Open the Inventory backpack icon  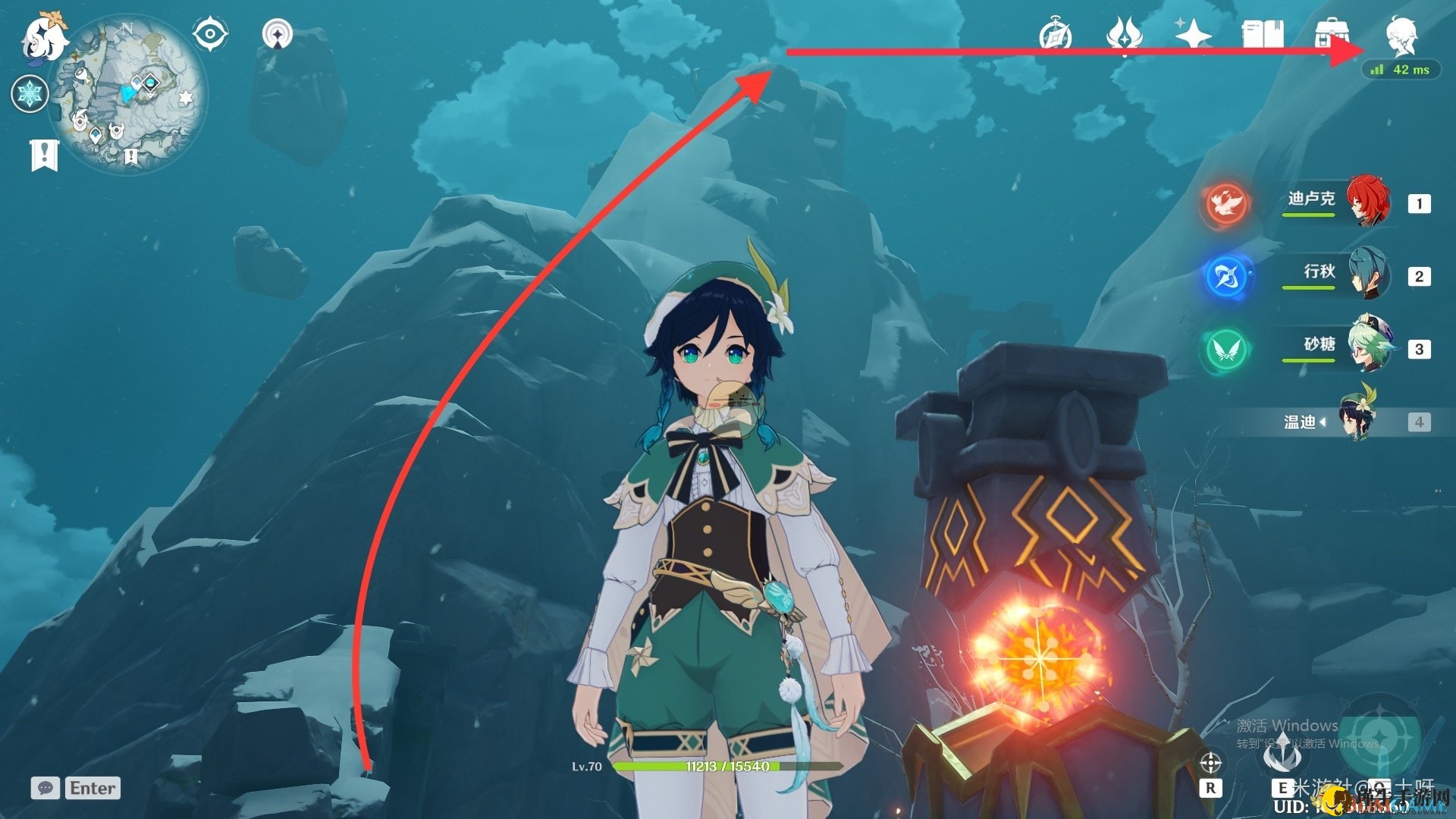coord(1332,34)
